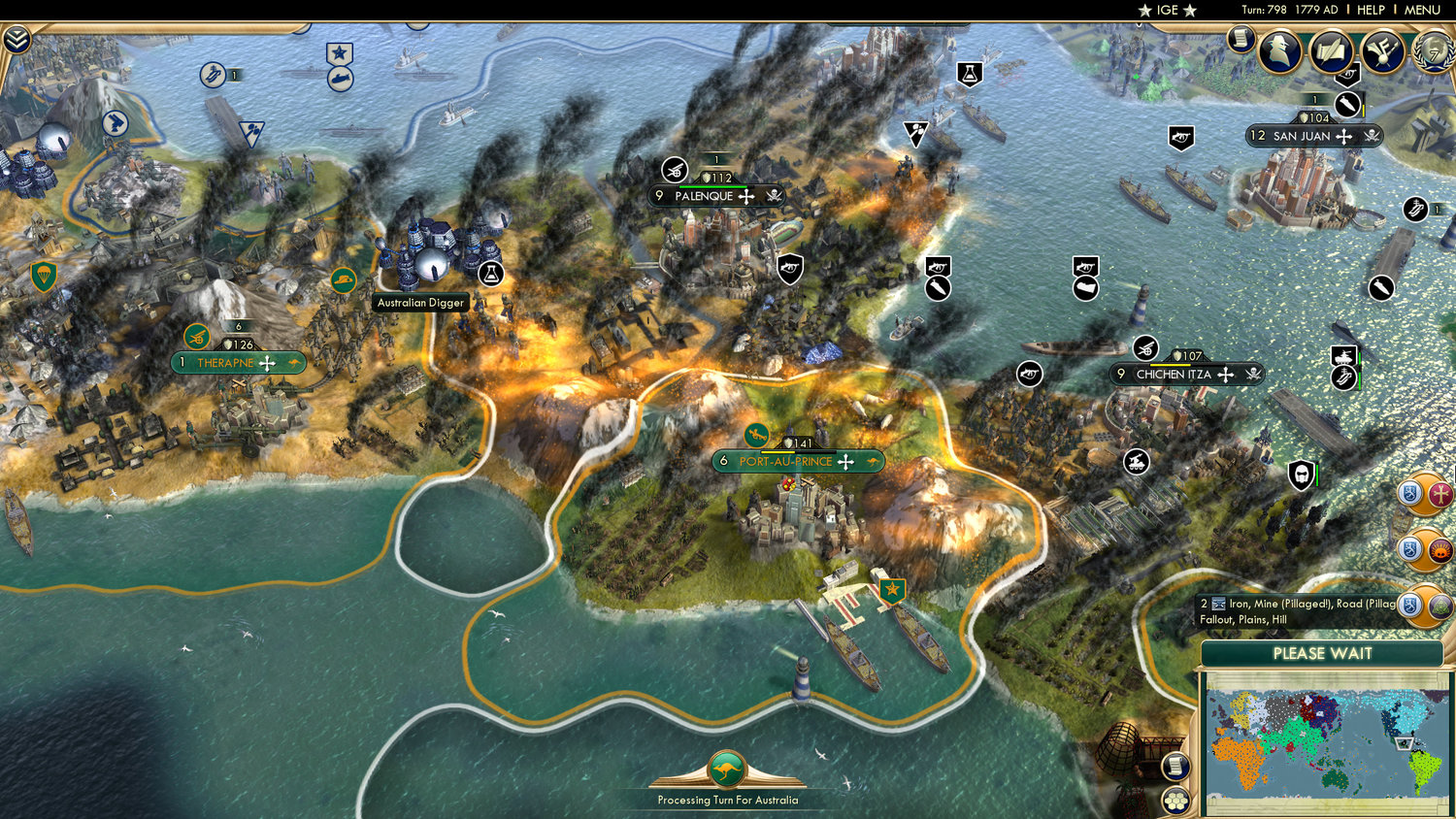
Task: Expand the Palenque city banner arrows
Action: coord(745,196)
